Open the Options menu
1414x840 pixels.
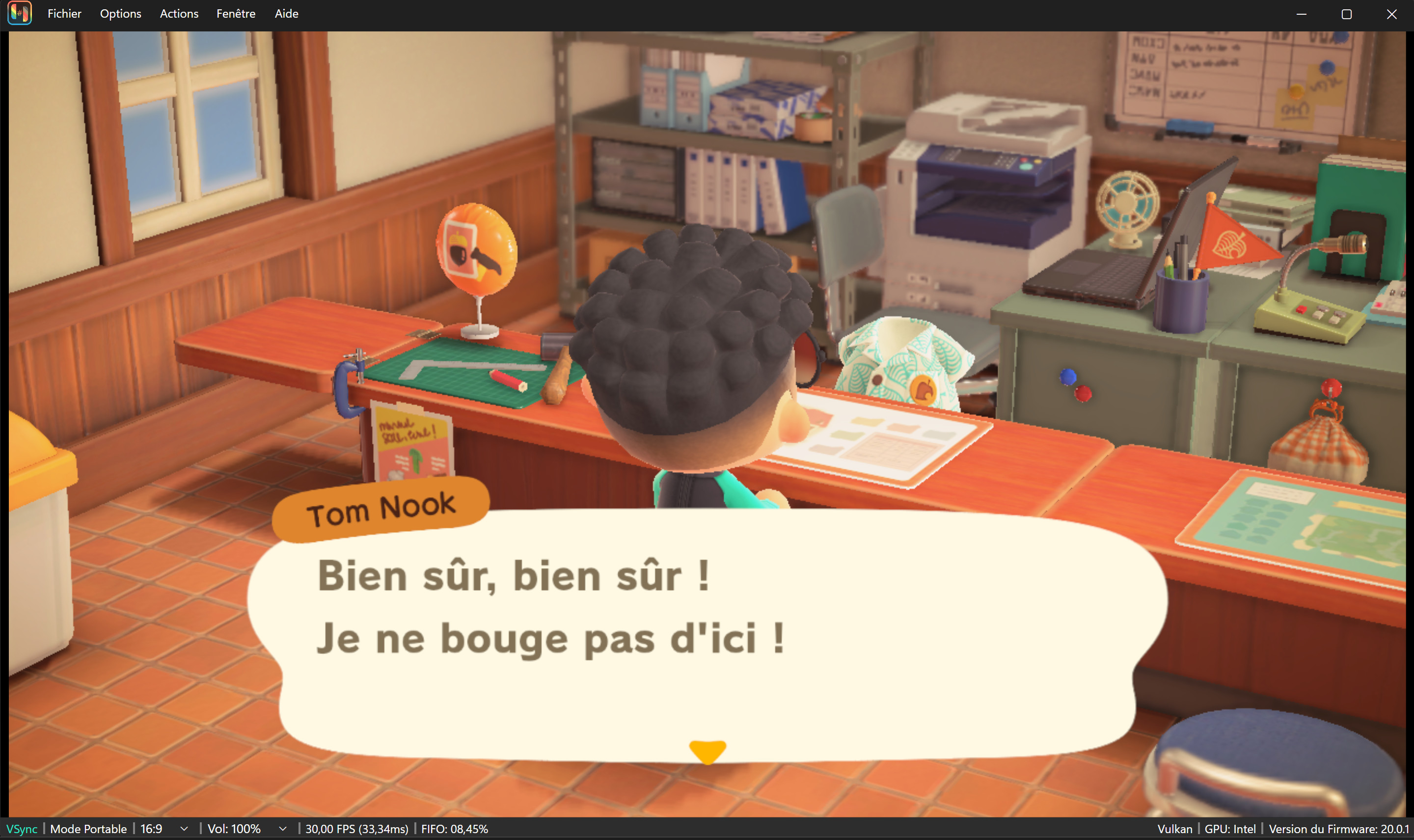[x=120, y=14]
